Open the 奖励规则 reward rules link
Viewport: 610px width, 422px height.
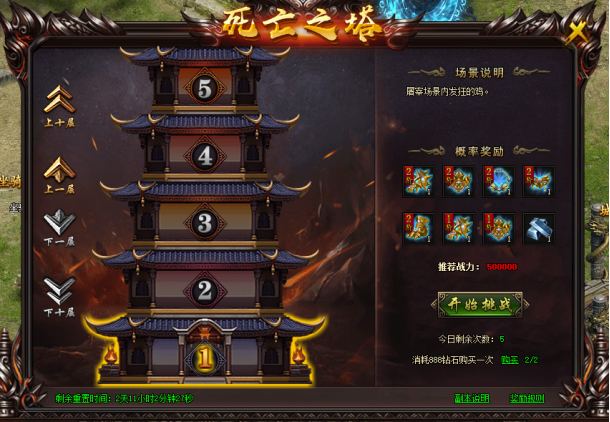(x=527, y=398)
